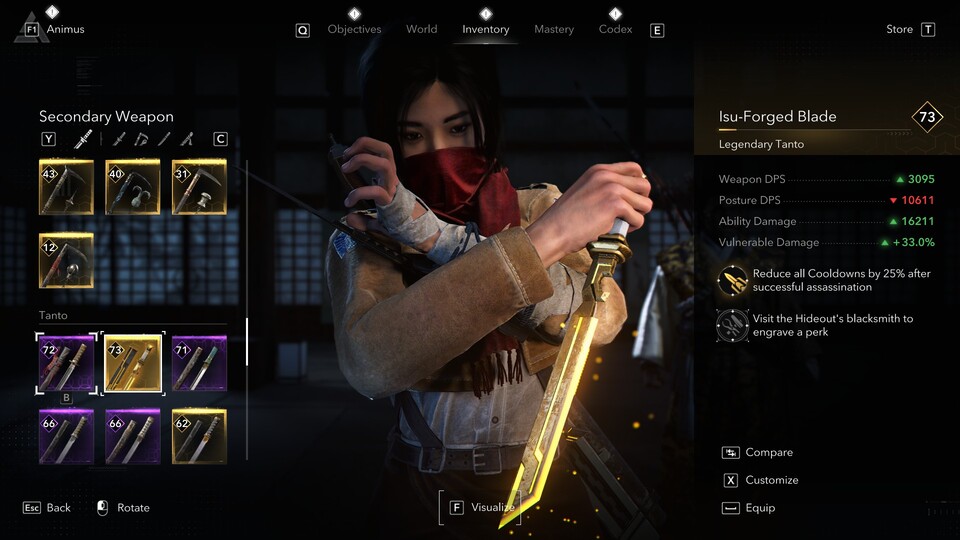
Task: Switch to the World tab
Action: tap(421, 29)
